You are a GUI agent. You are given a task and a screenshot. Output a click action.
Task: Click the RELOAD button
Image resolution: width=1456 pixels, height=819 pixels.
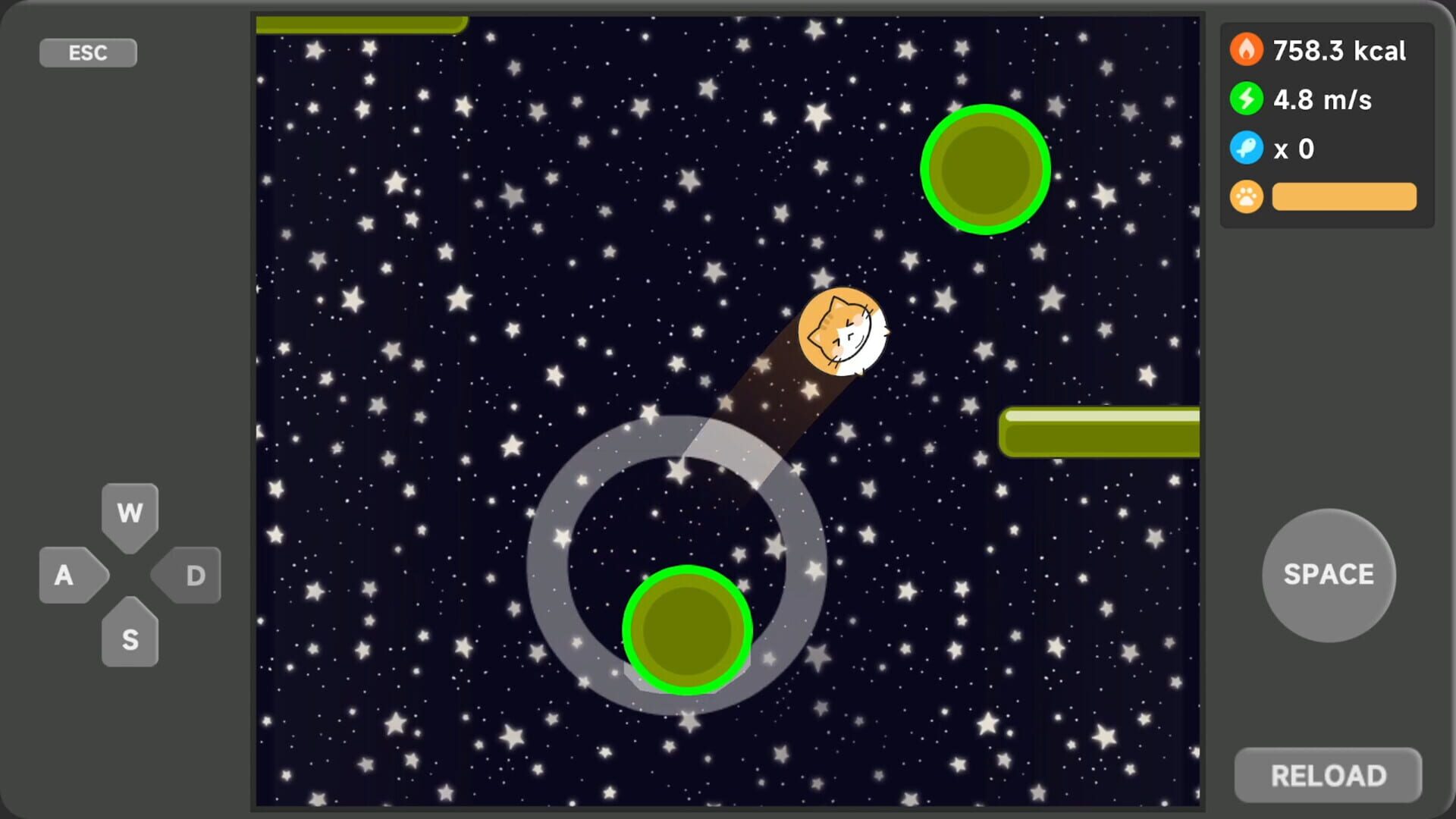[1327, 774]
